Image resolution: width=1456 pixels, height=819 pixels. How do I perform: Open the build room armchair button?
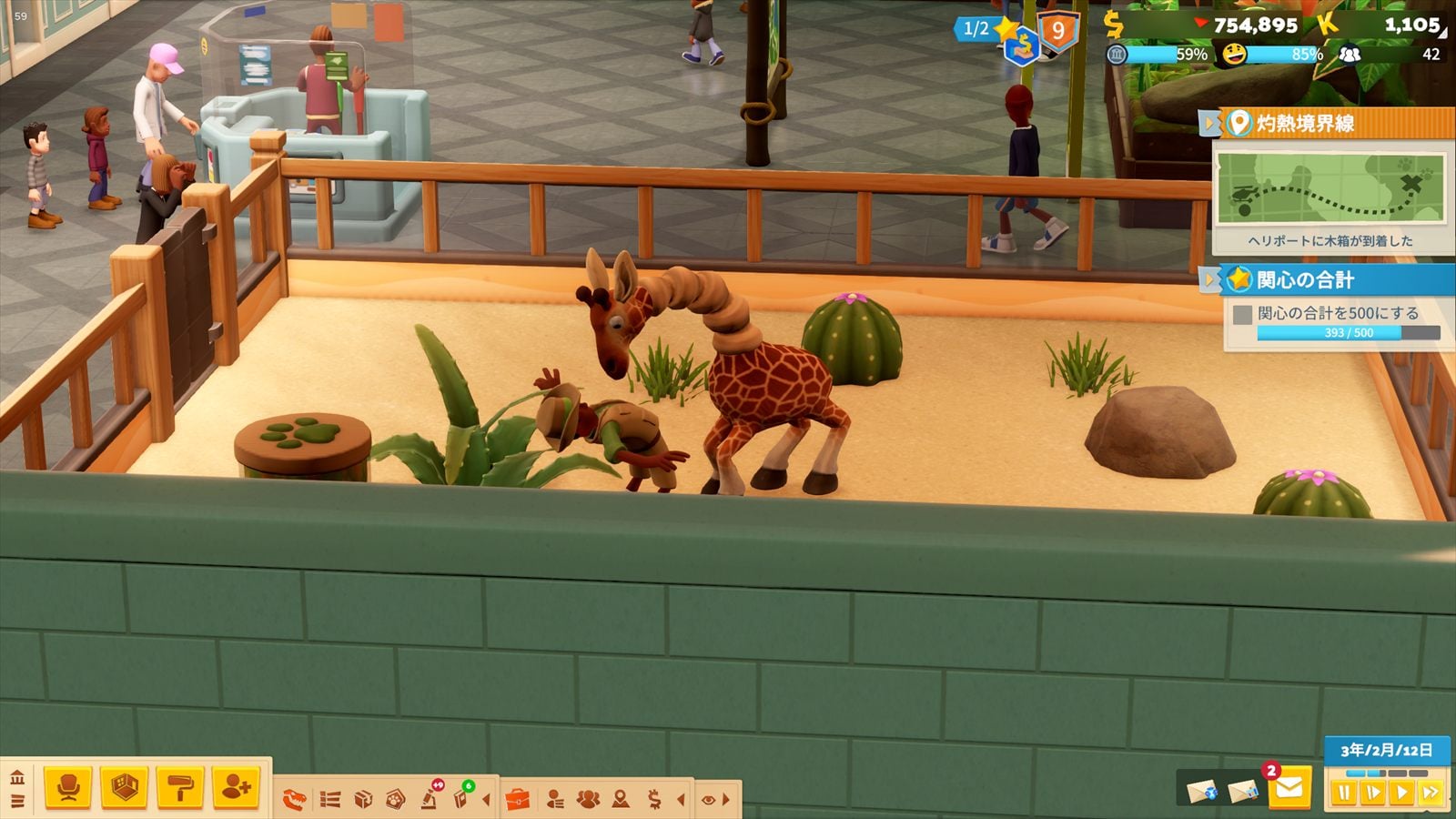click(x=68, y=787)
